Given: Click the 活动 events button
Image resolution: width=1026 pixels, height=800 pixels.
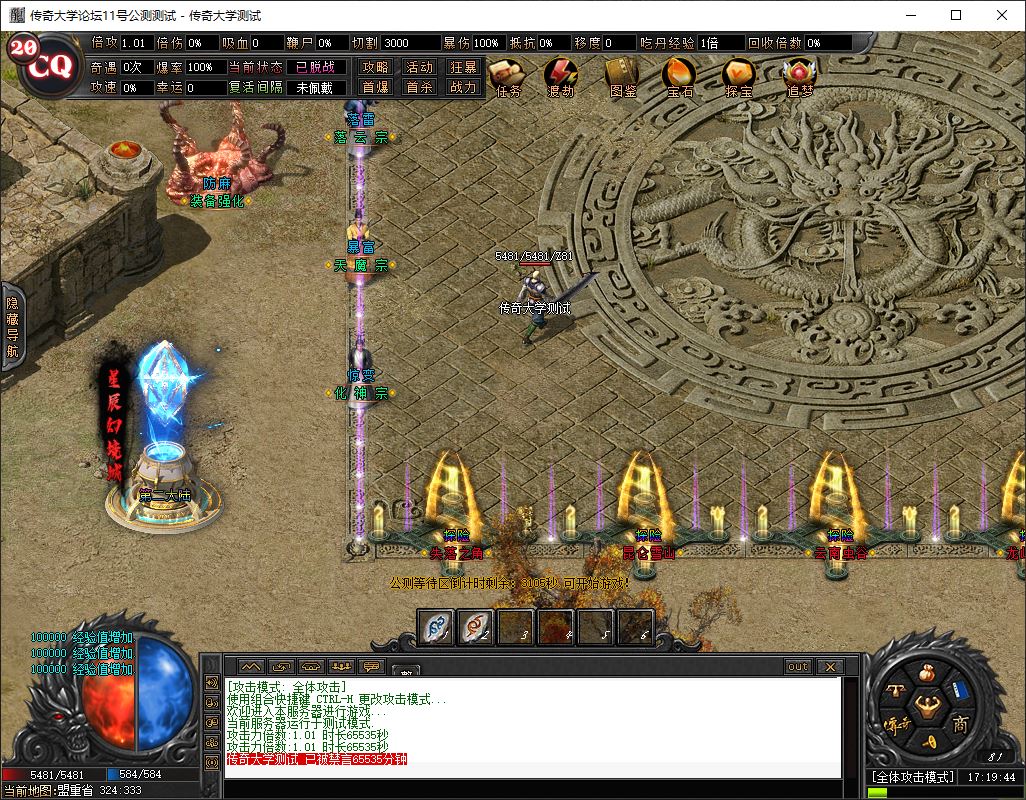Looking at the screenshot, I should [x=420, y=67].
